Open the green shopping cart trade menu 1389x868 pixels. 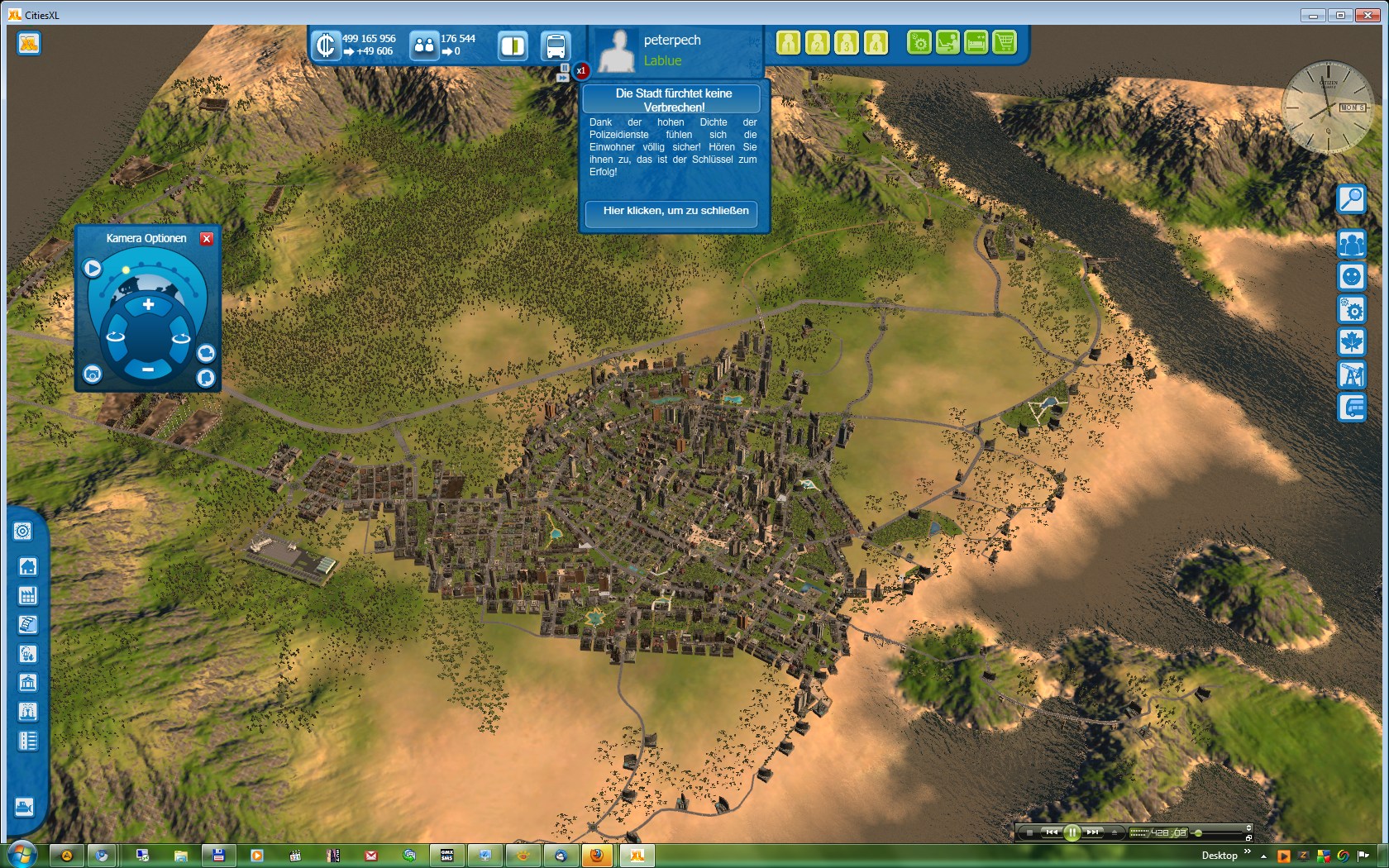(1004, 41)
